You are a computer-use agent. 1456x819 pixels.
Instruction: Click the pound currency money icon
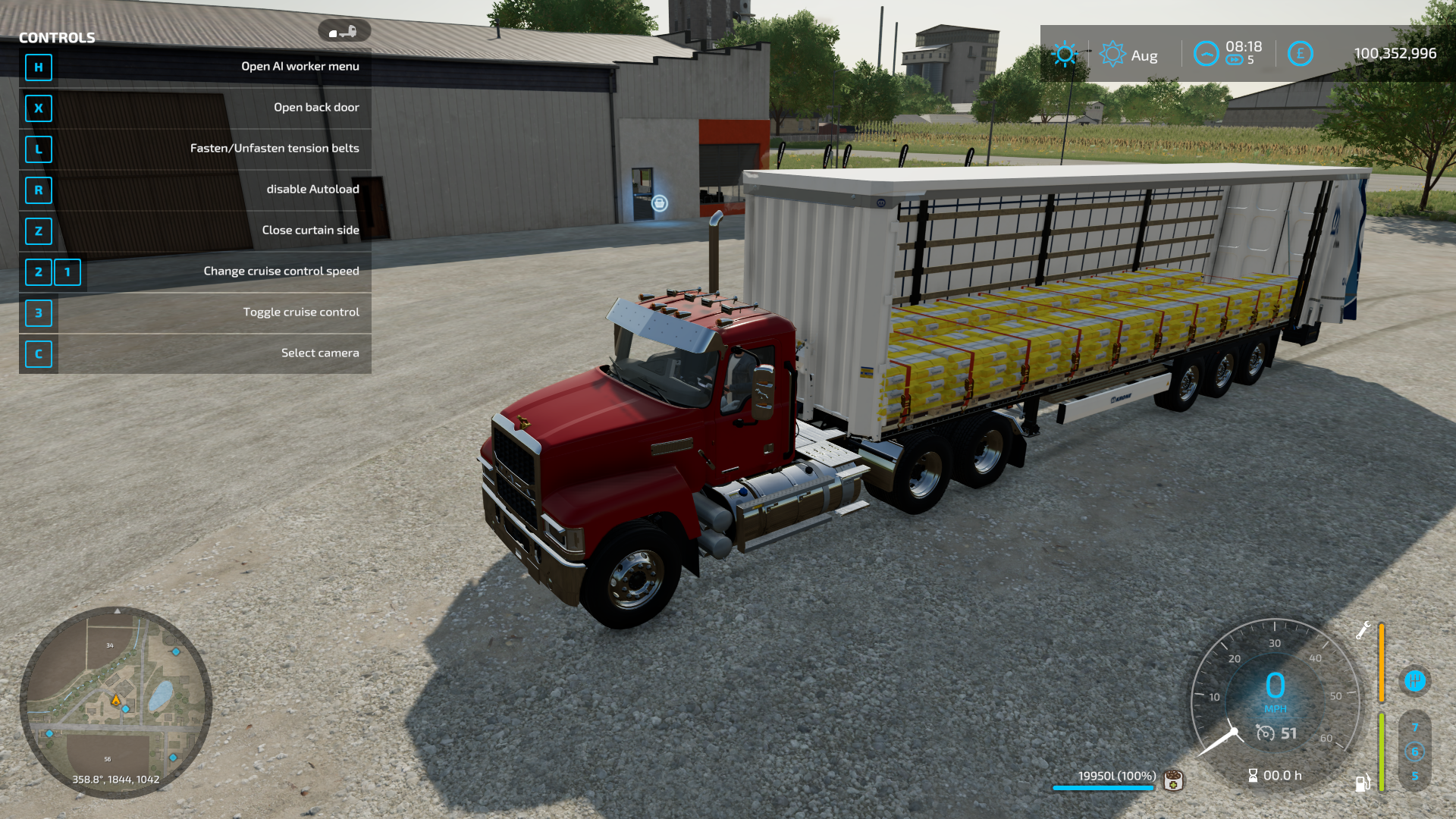tap(1300, 54)
